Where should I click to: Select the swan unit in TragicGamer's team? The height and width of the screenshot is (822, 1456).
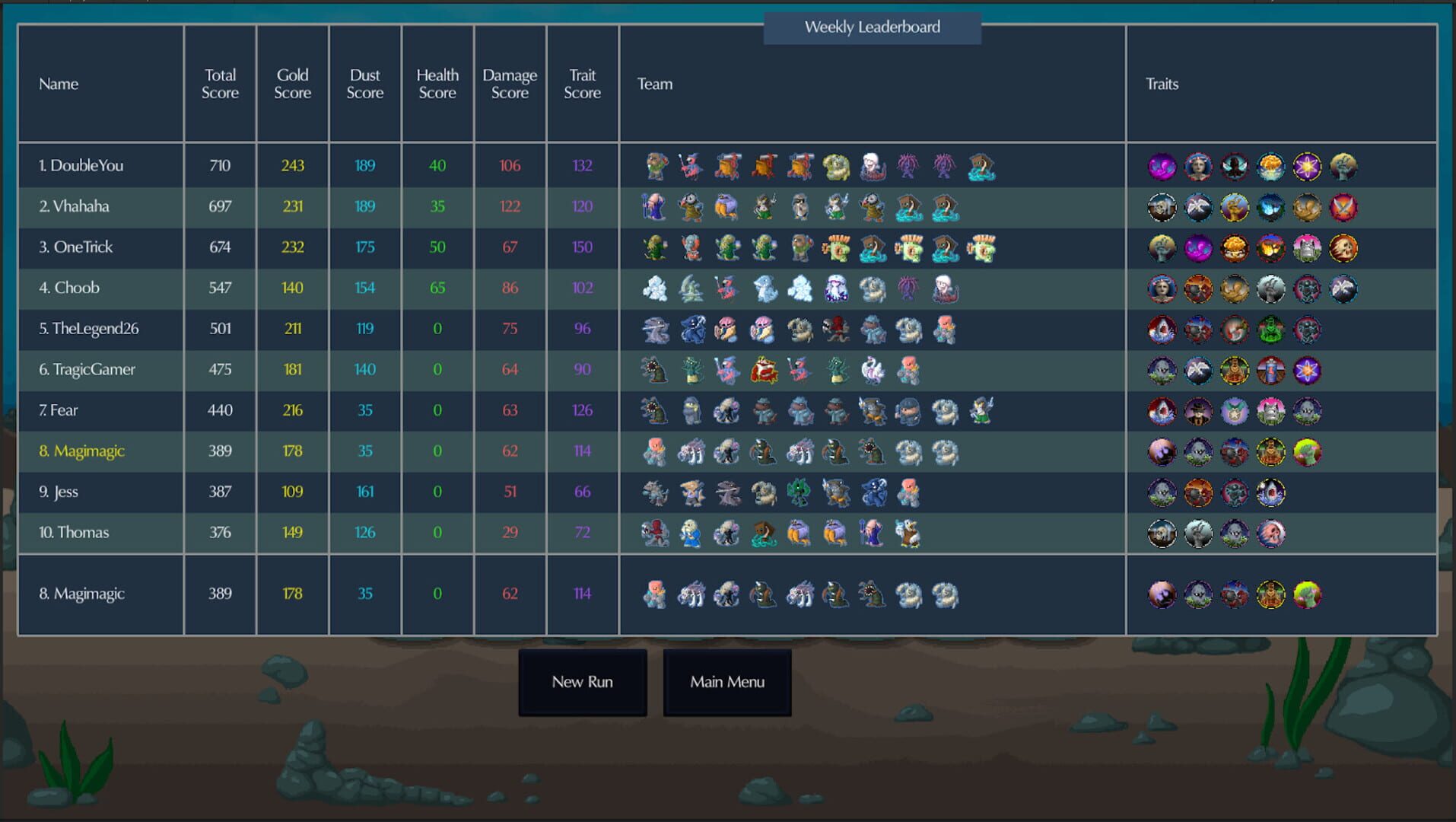pos(871,371)
